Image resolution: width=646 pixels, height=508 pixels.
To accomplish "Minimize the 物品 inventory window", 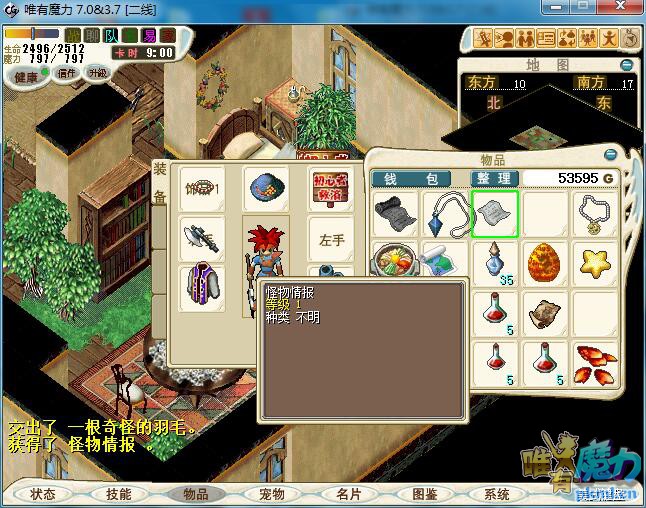I will point(612,155).
